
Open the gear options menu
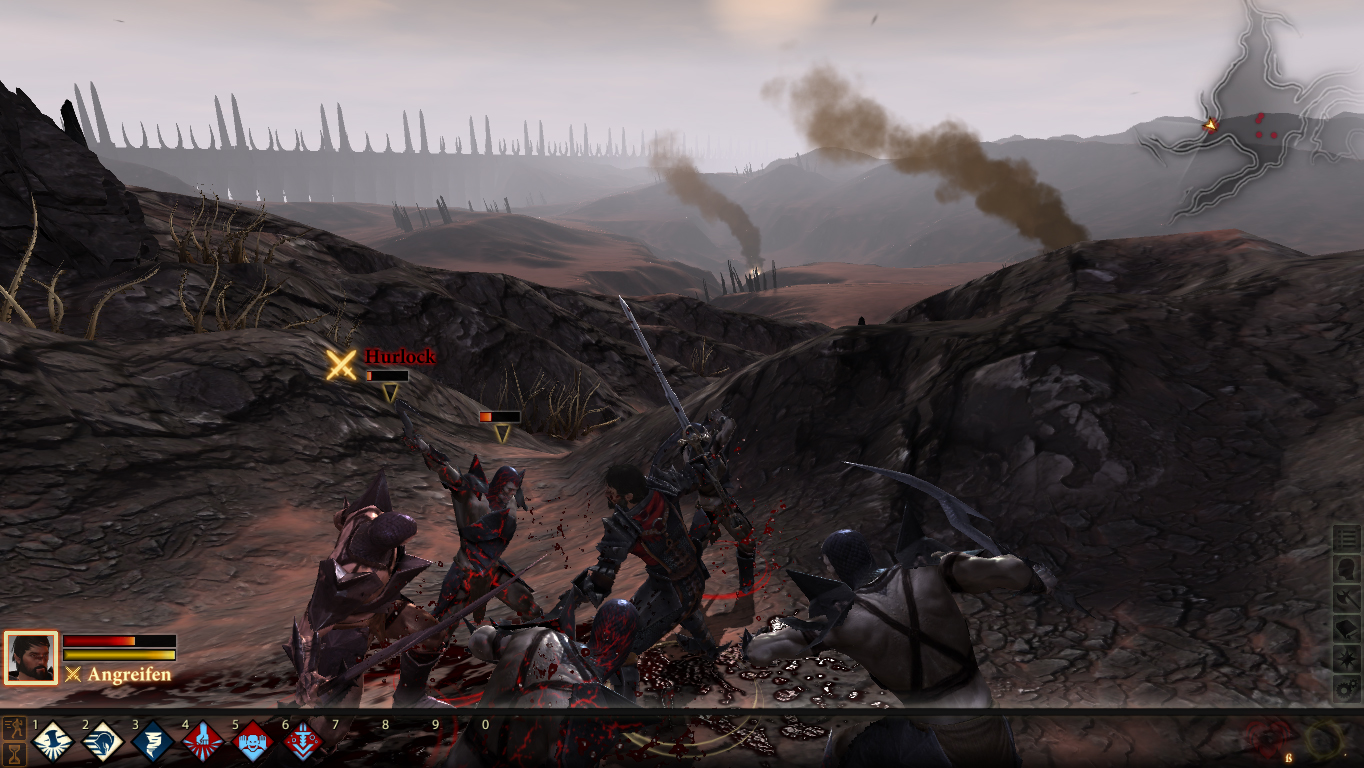click(1347, 689)
